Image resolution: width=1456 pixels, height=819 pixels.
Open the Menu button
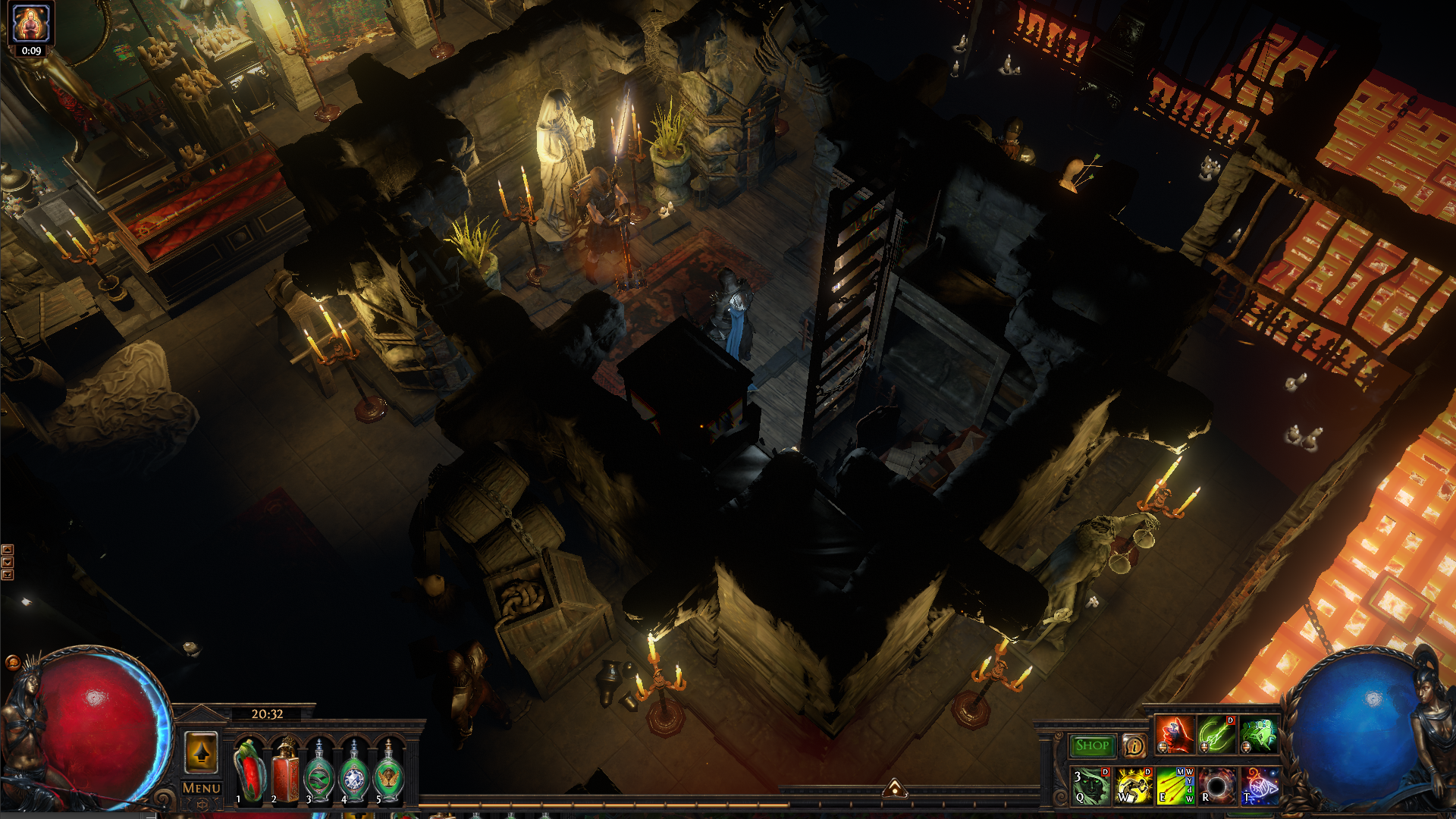[x=202, y=789]
